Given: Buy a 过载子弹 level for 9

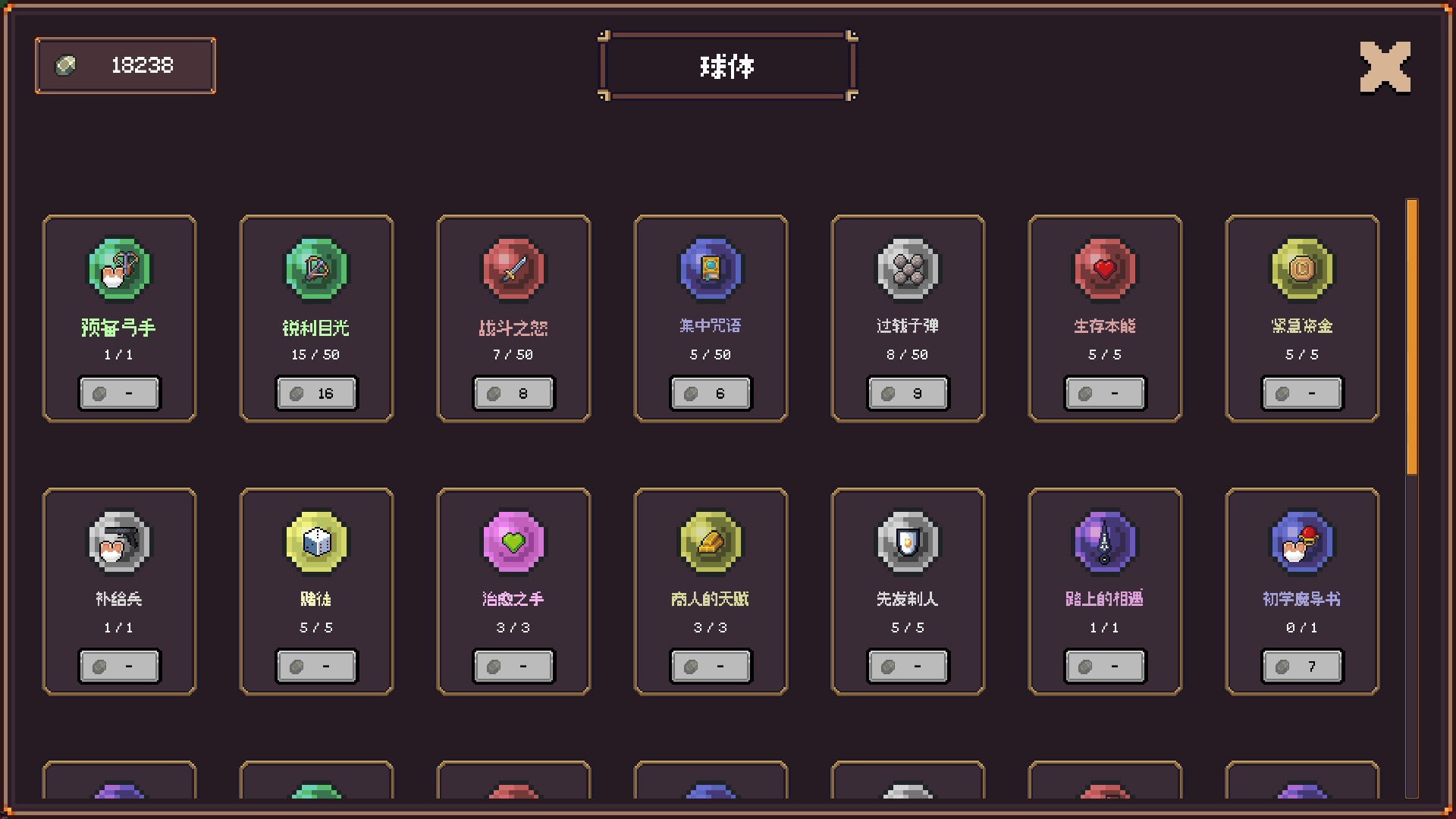Looking at the screenshot, I should pyautogui.click(x=908, y=393).
